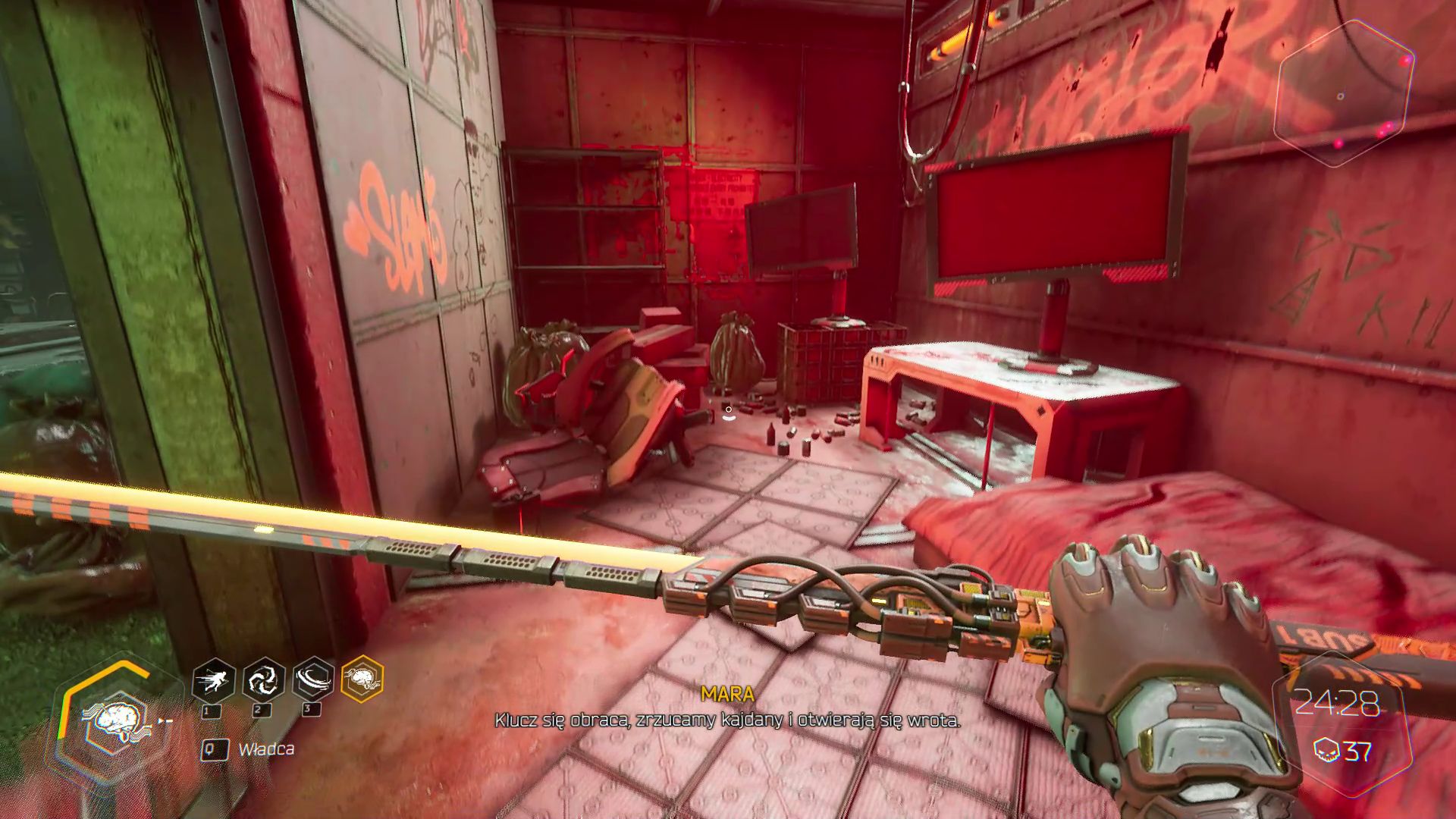The width and height of the screenshot is (1456, 819).
Task: Pick the highlighted brain ability in the row
Action: point(362,678)
